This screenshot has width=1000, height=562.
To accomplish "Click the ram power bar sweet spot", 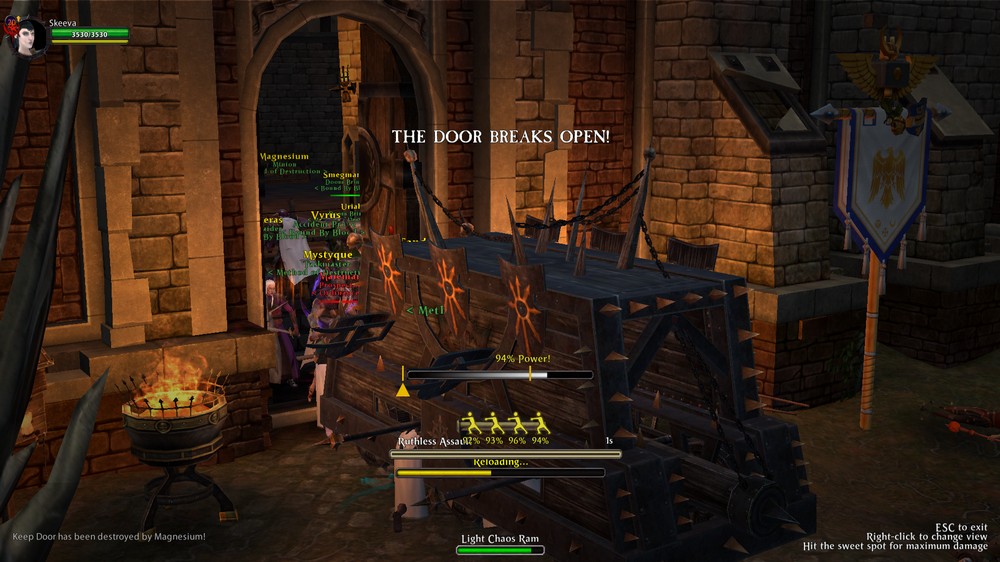I will pos(530,375).
